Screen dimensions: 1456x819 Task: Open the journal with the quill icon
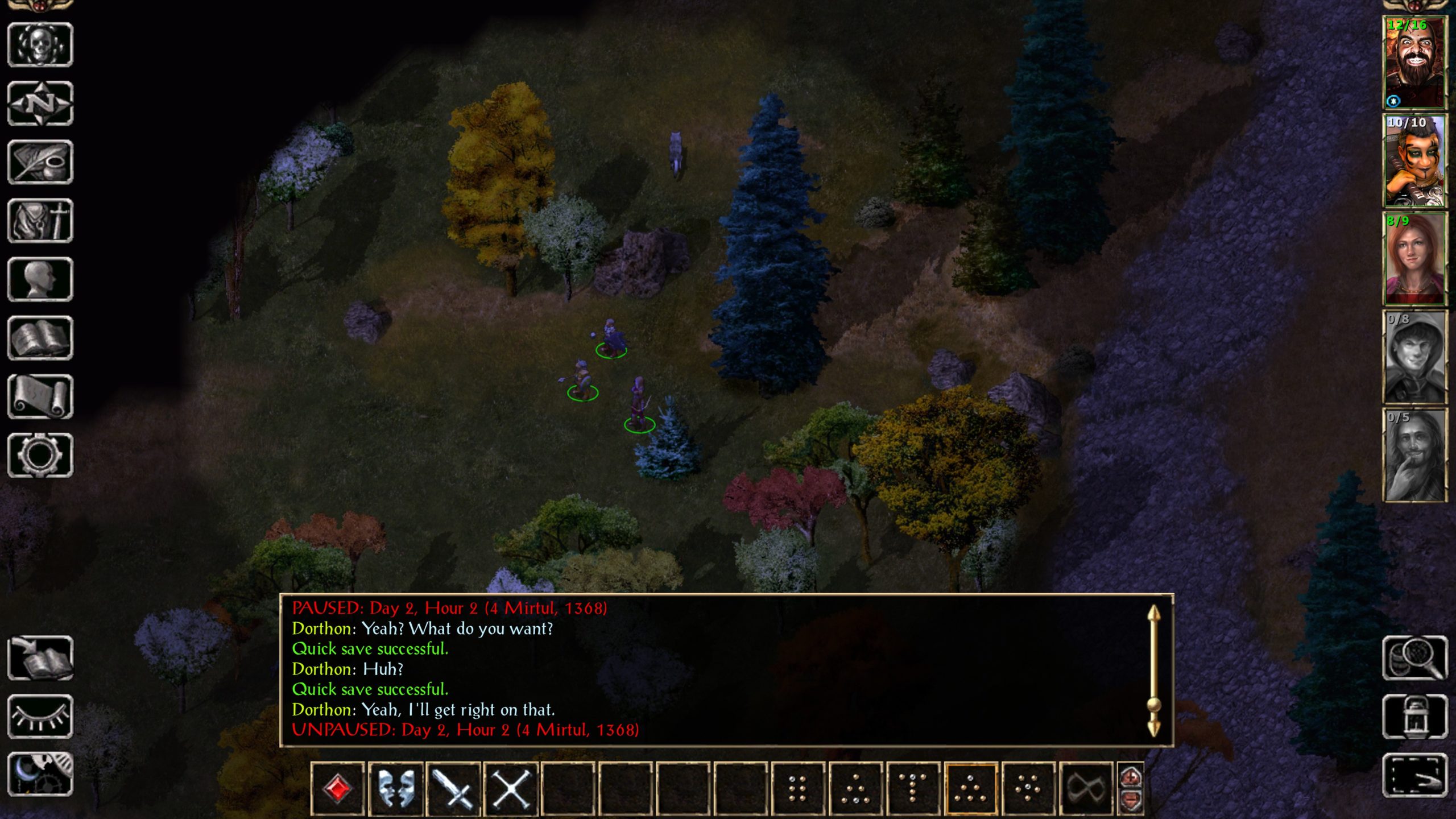40,162
